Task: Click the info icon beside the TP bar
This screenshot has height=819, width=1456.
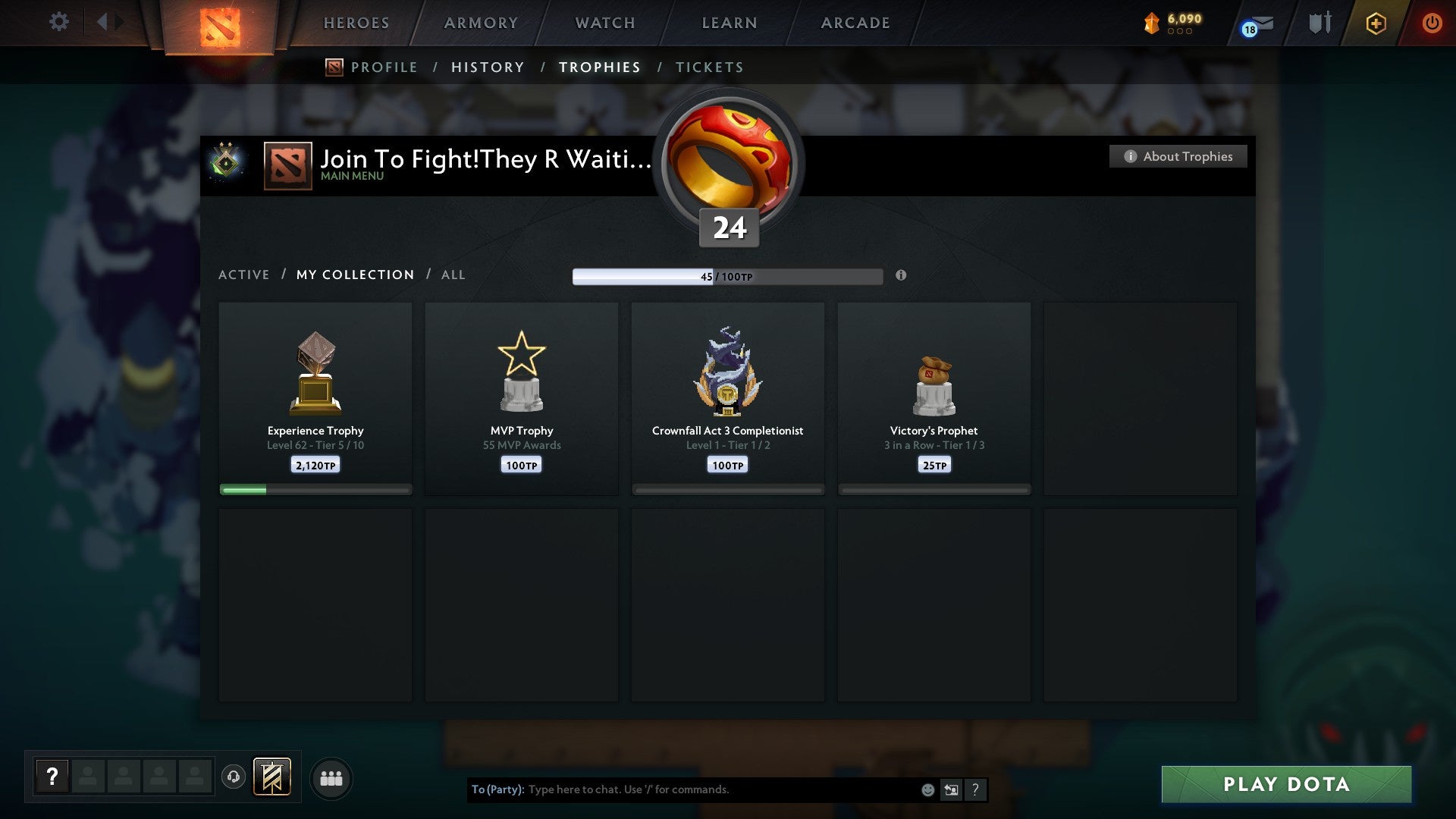Action: click(x=901, y=277)
